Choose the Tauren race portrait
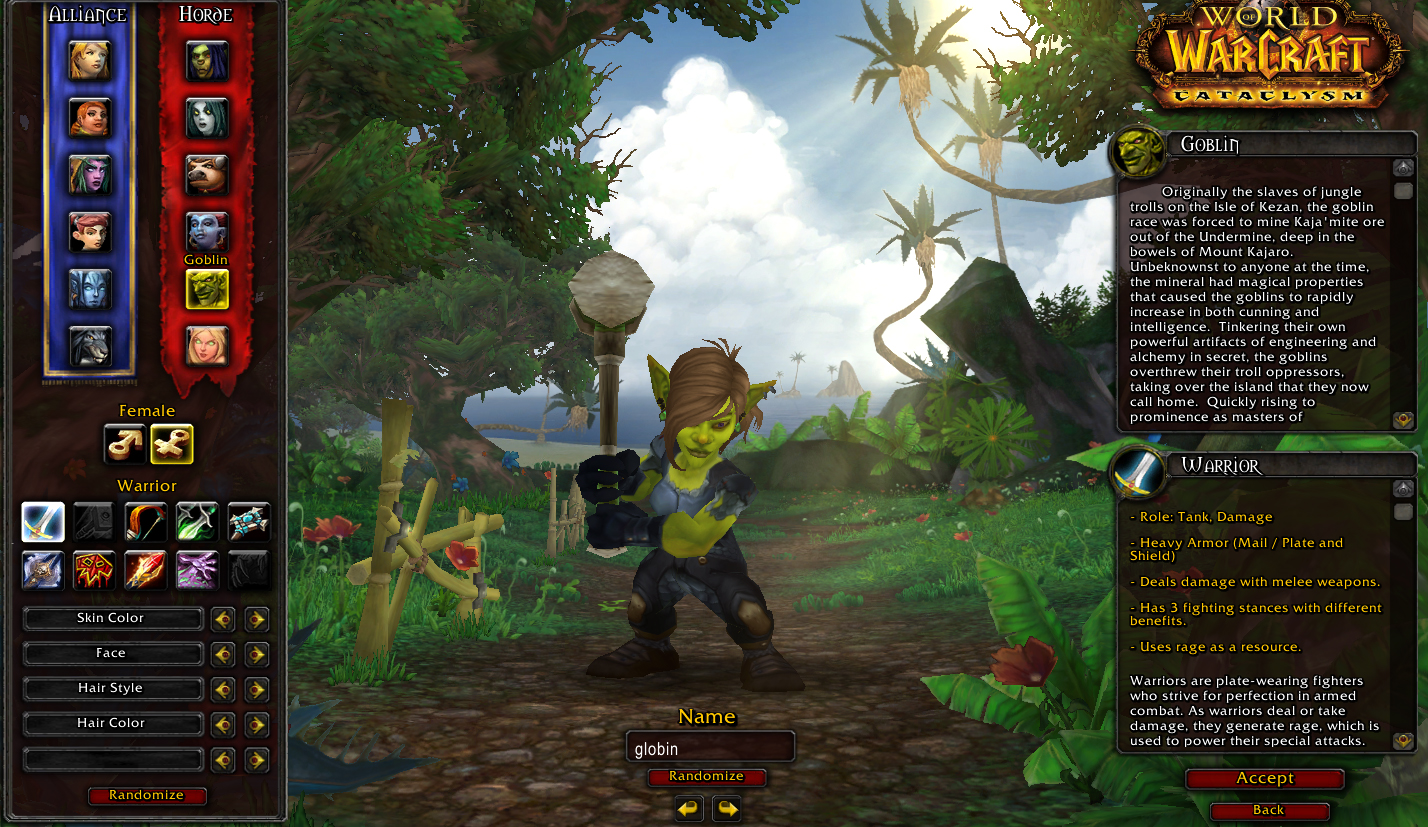1428x827 pixels. [x=207, y=175]
